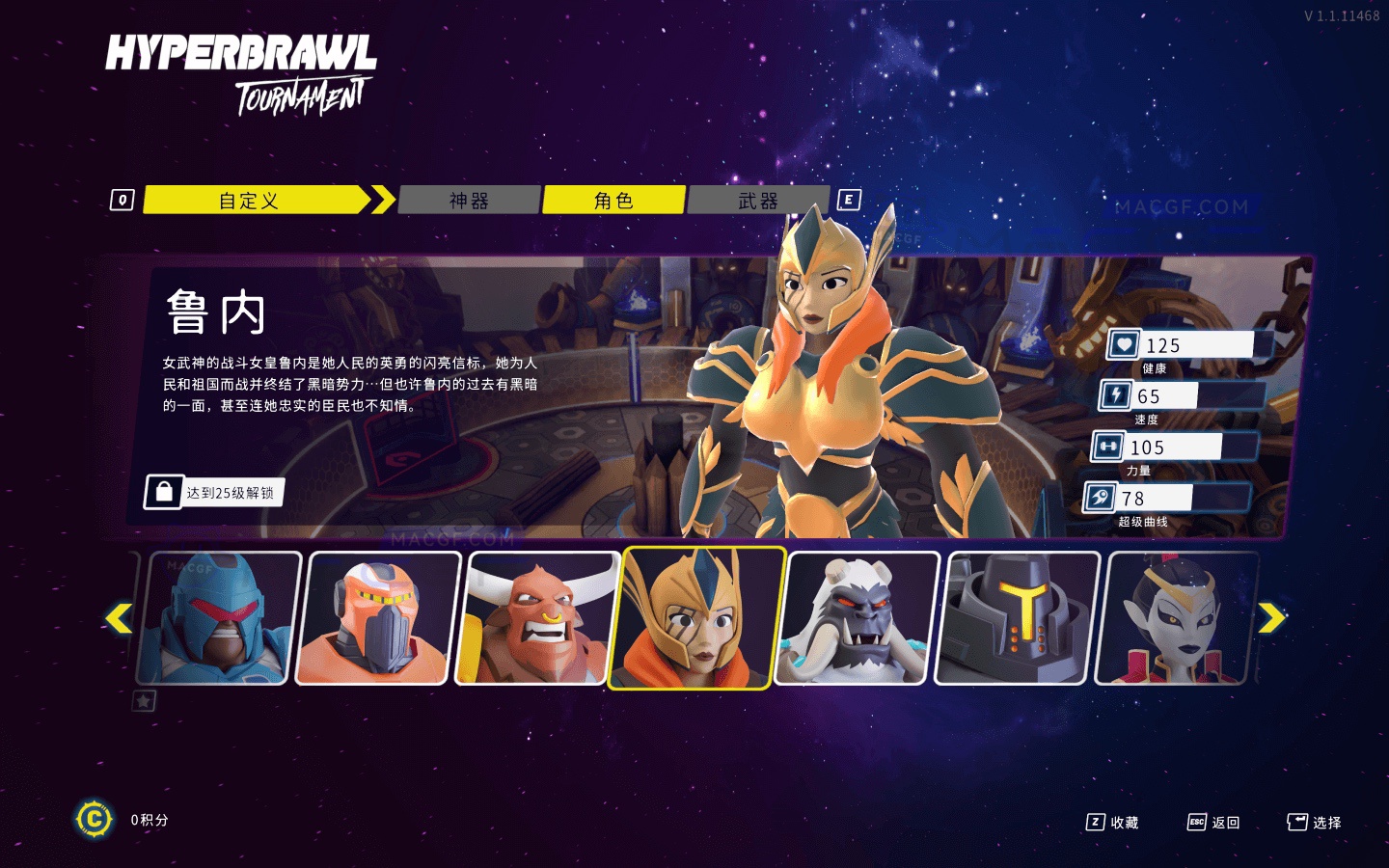Screen dimensions: 1389x868
Task: Click the ESC key icon next to 返回
Action: (x=1196, y=822)
